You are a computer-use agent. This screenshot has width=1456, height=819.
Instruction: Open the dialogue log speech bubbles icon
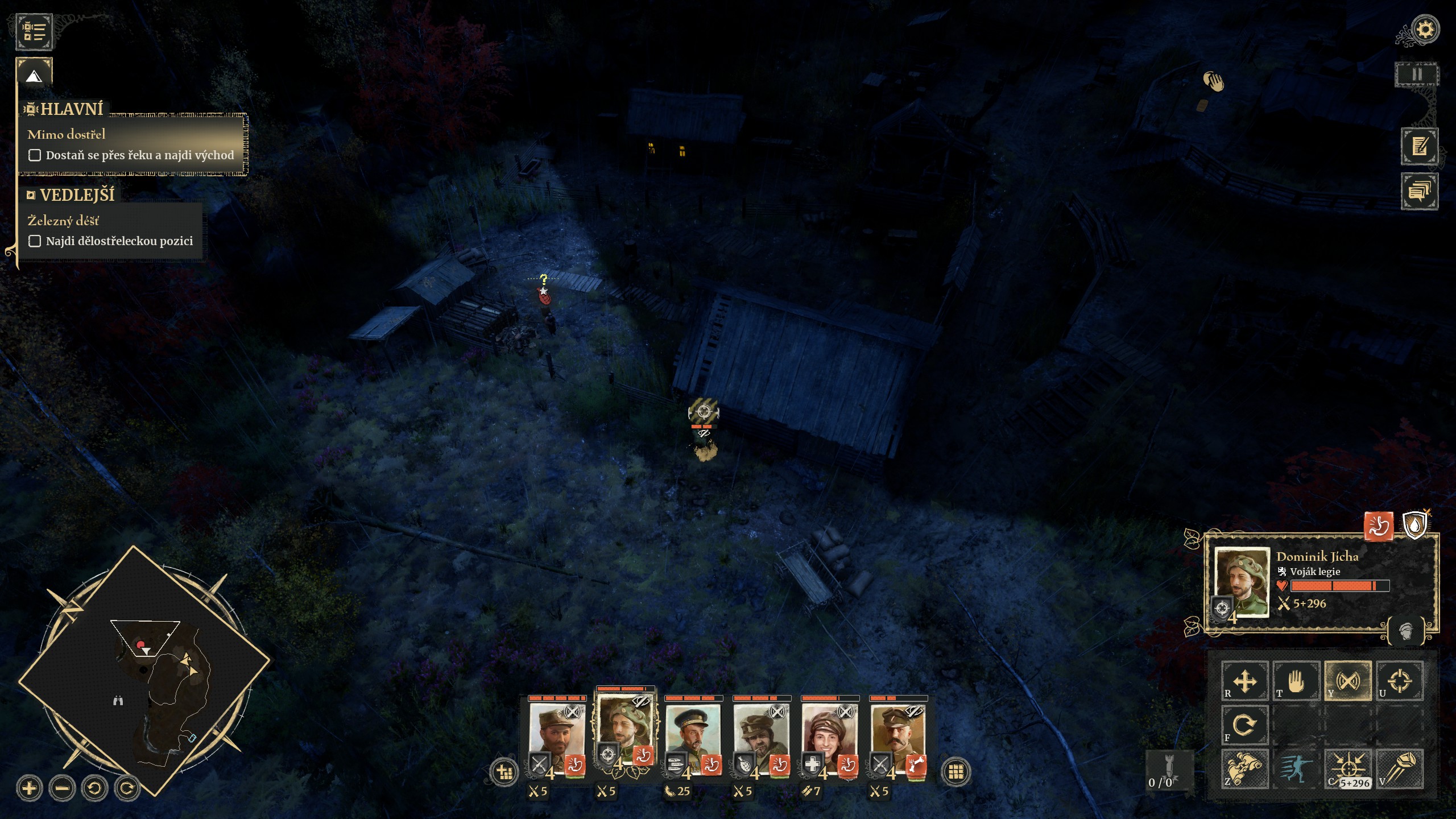(1419, 191)
